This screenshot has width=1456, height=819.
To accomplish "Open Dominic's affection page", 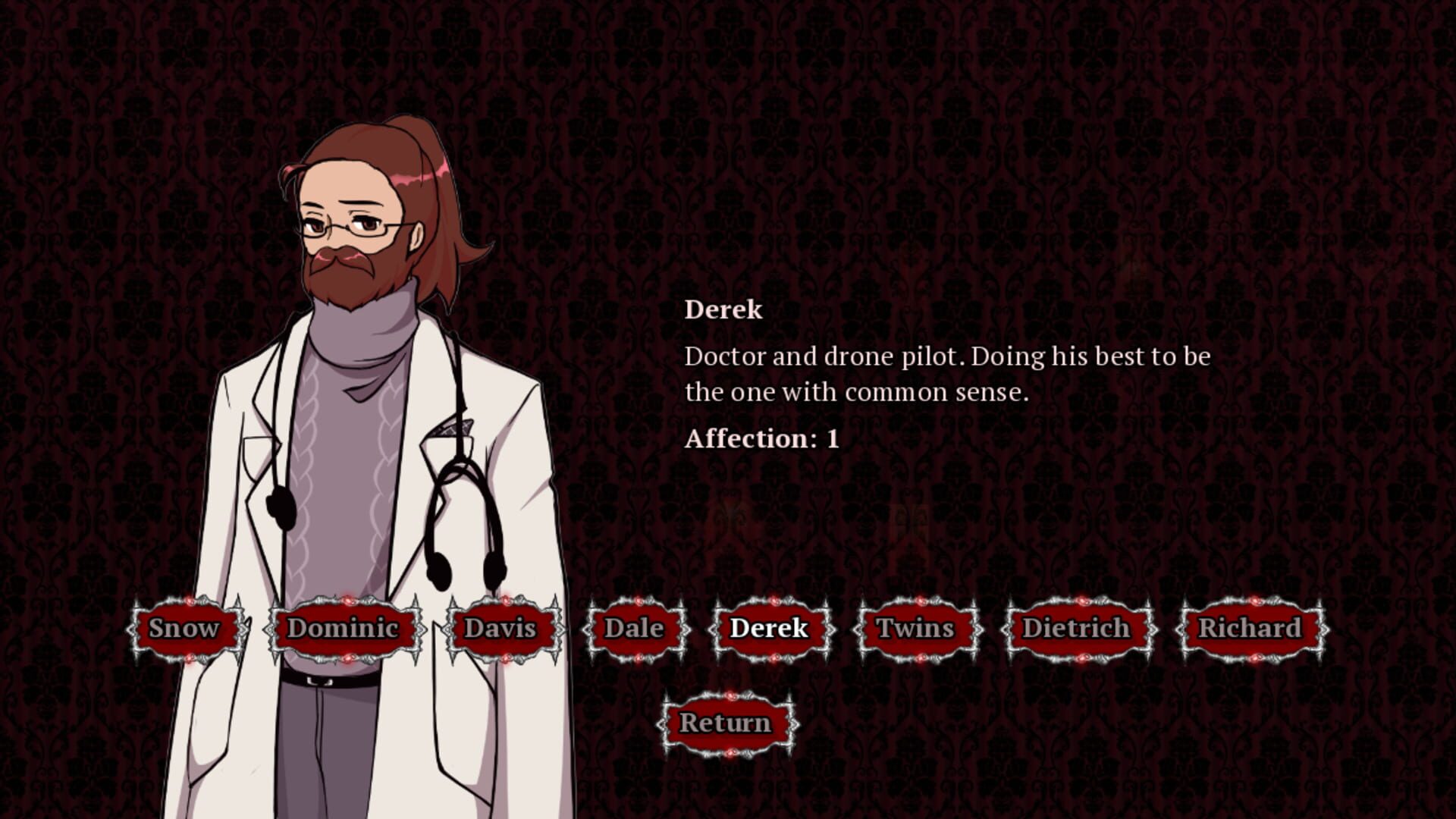I will tap(347, 629).
